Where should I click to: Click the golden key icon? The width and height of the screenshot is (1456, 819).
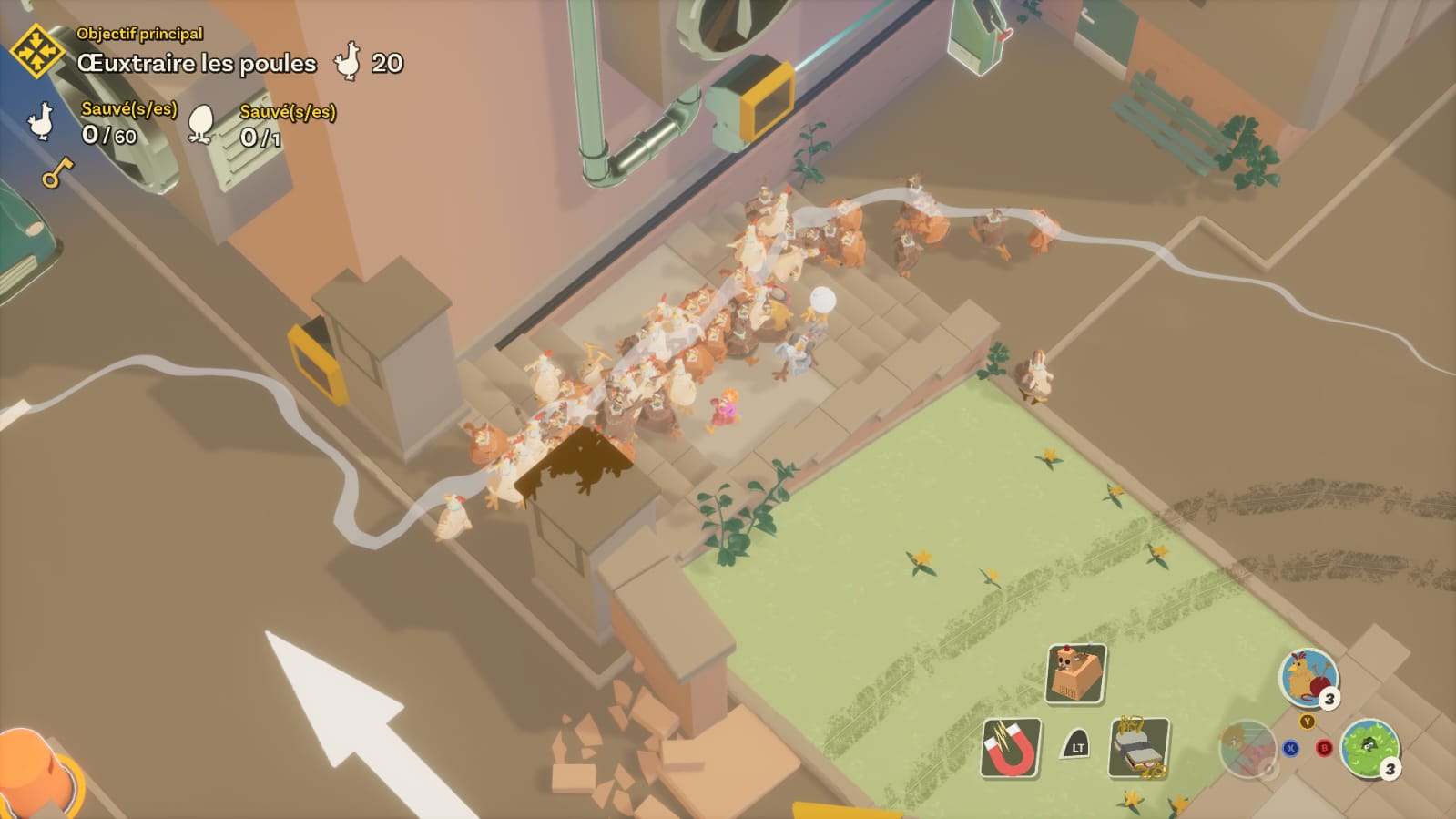click(56, 171)
